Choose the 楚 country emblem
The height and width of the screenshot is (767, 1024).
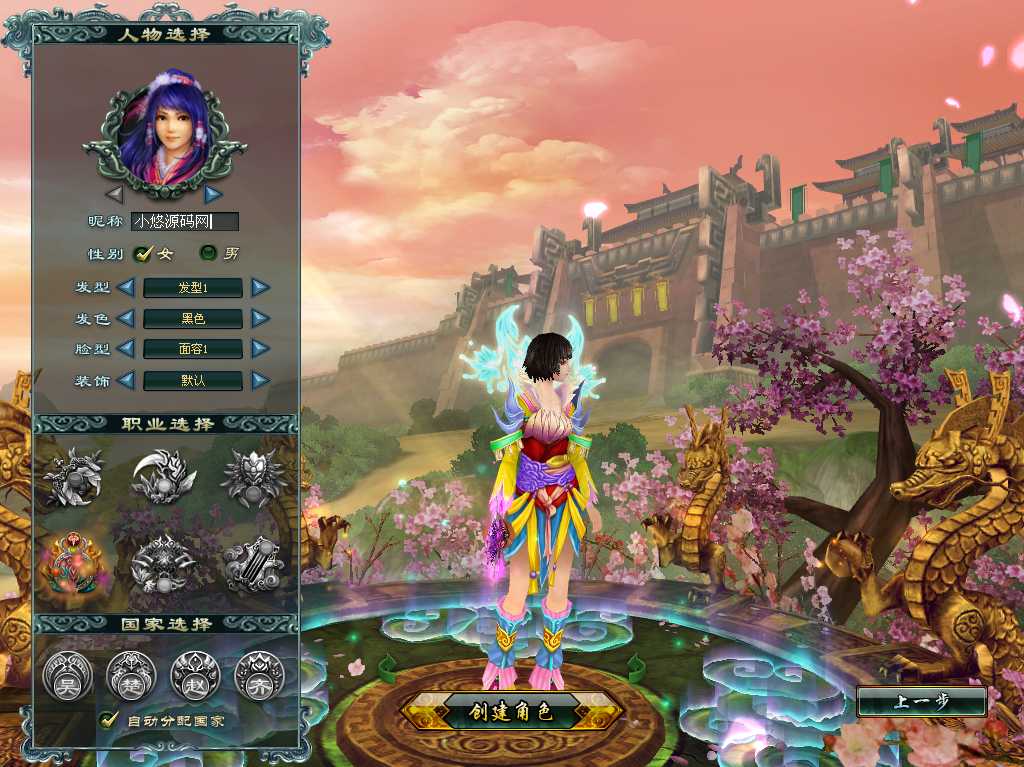[131, 676]
